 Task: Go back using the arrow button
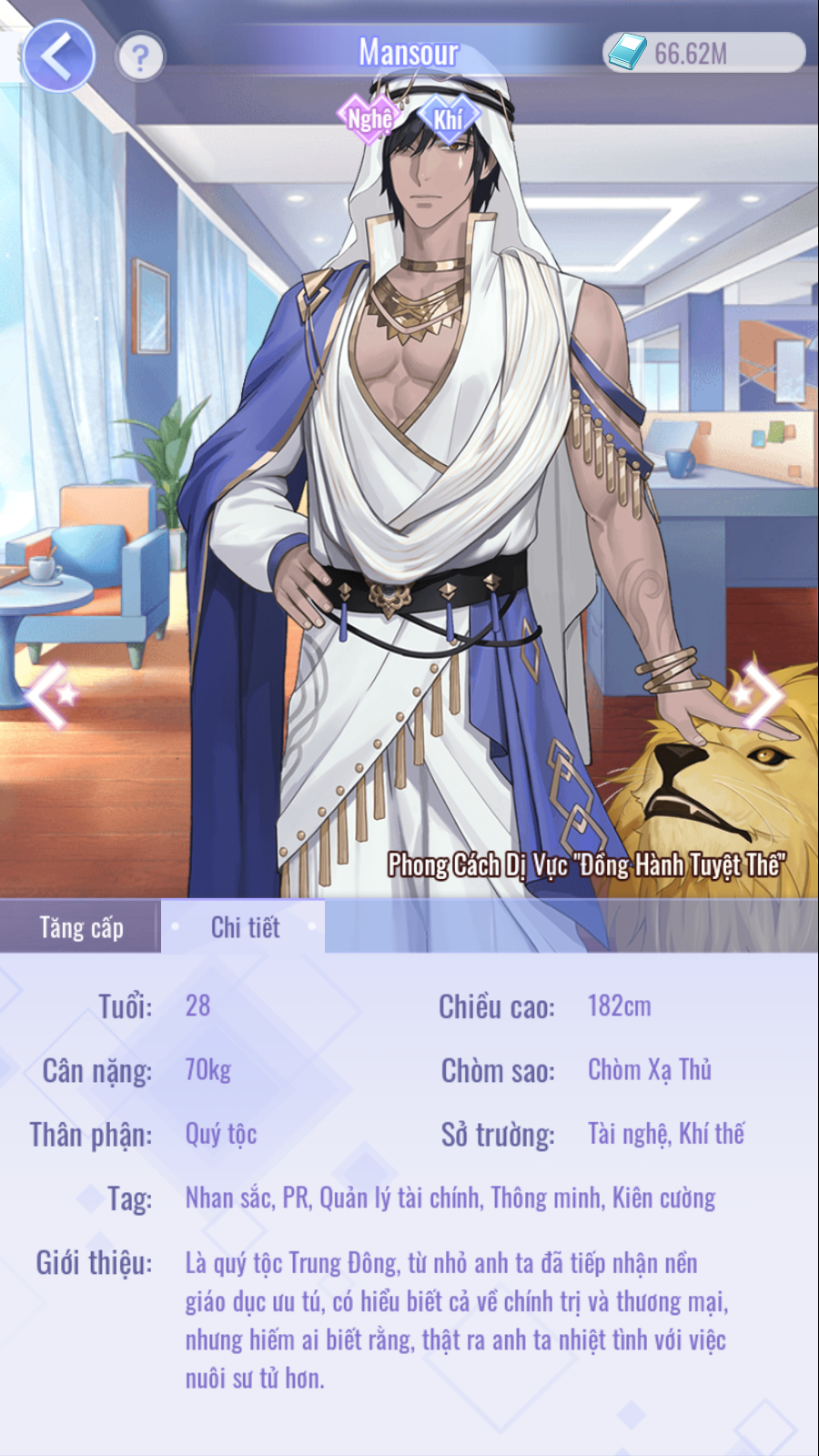coord(58,56)
